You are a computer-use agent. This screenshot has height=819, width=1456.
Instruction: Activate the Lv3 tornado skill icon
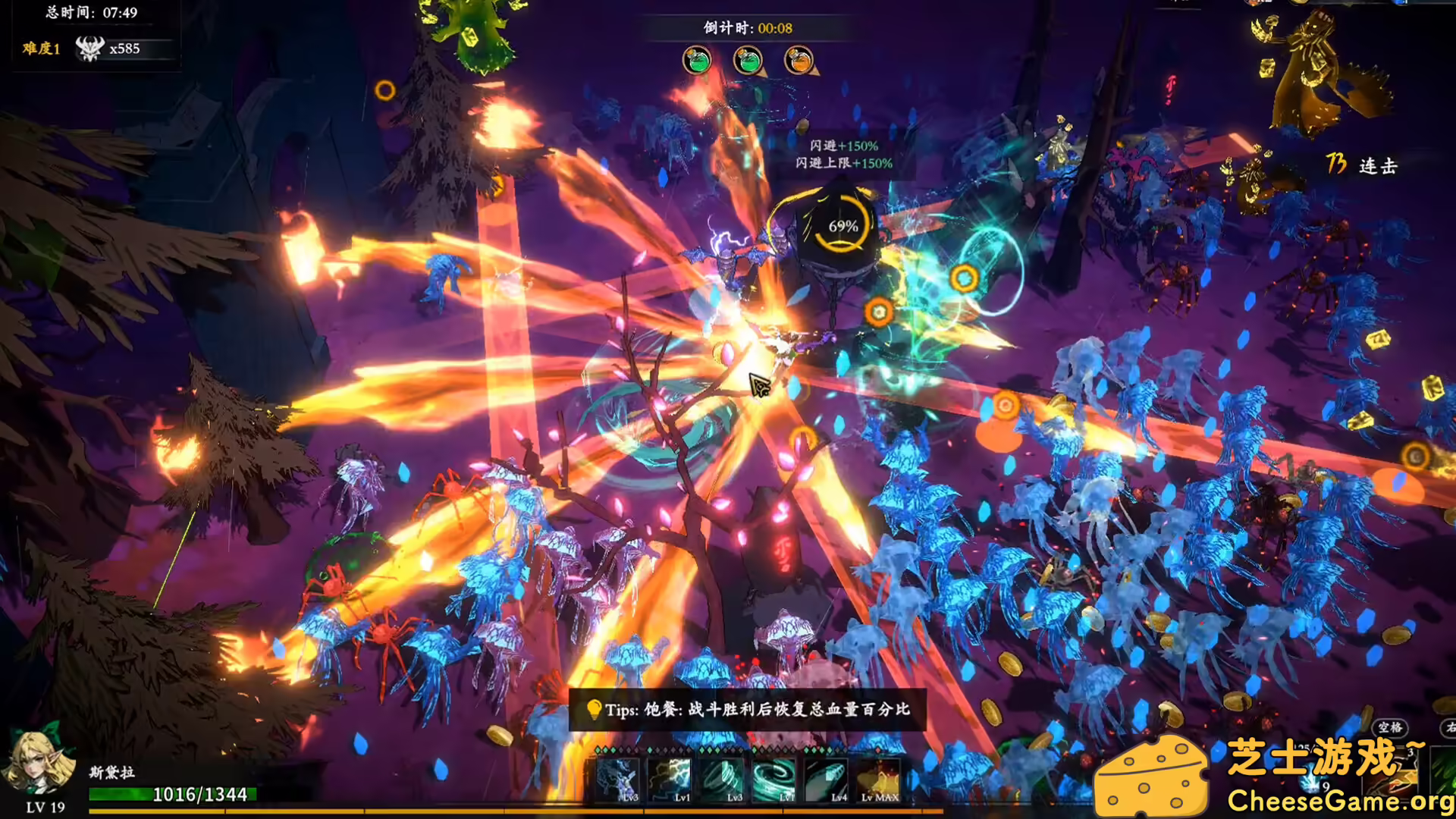pyautogui.click(x=720, y=781)
